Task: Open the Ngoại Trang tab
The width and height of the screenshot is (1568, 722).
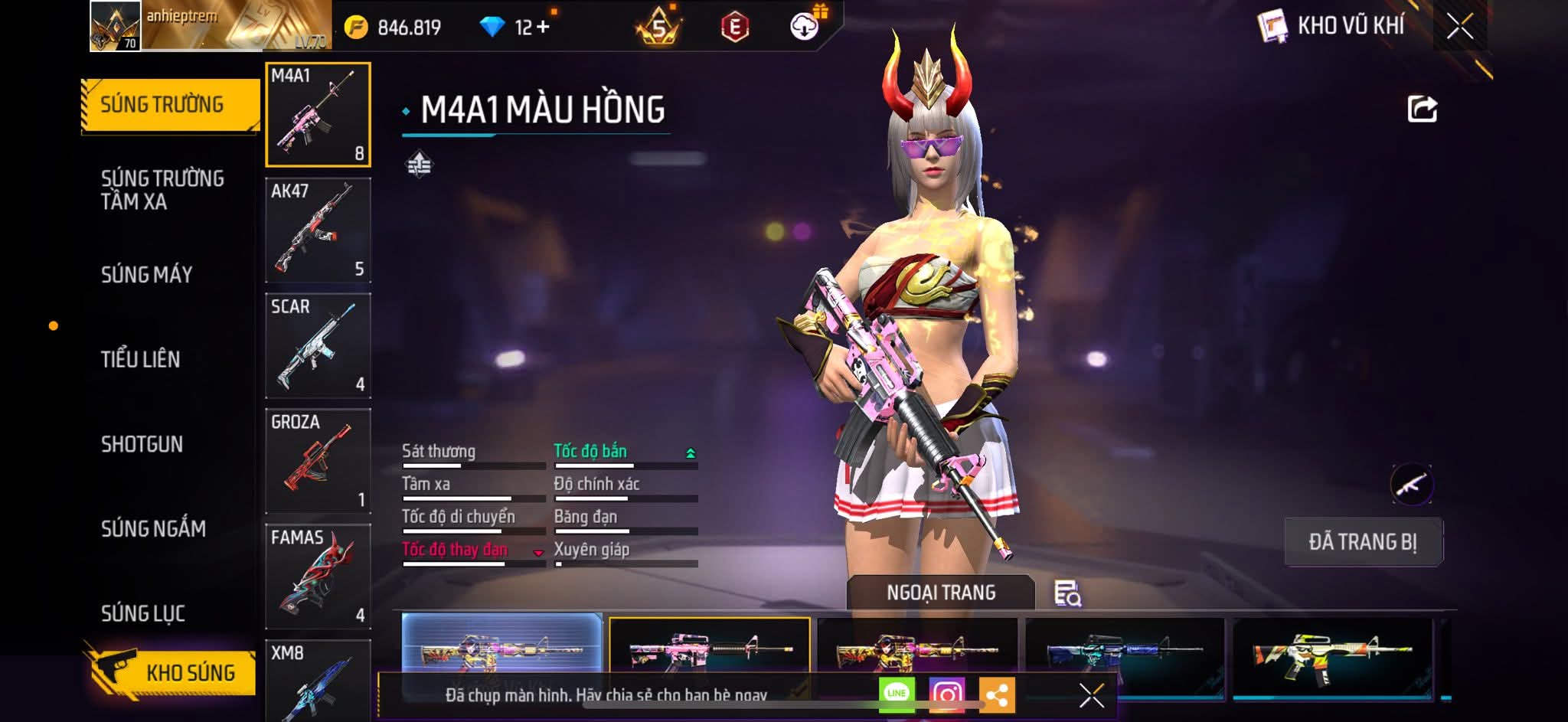Action: coord(941,593)
